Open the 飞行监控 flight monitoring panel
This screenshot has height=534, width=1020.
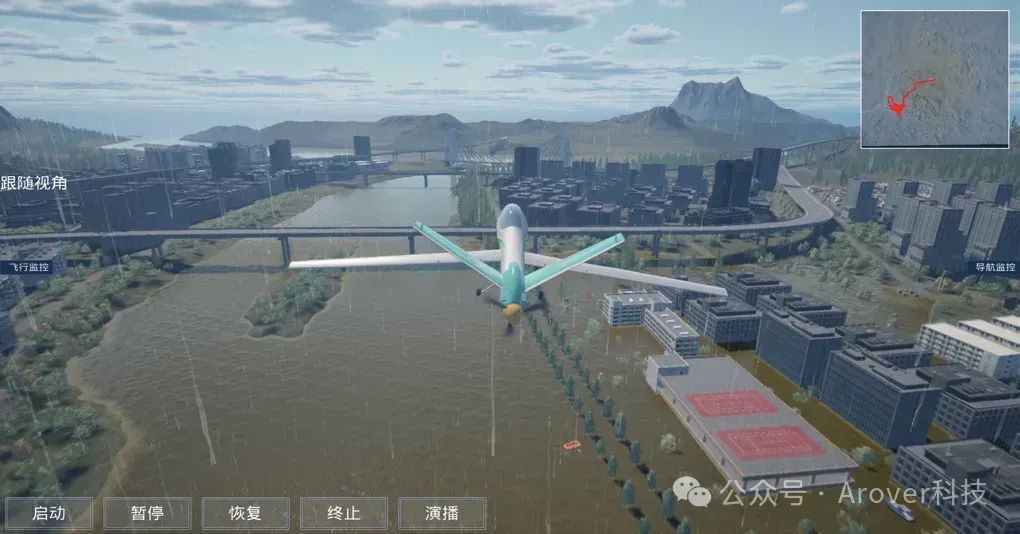[x=24, y=268]
